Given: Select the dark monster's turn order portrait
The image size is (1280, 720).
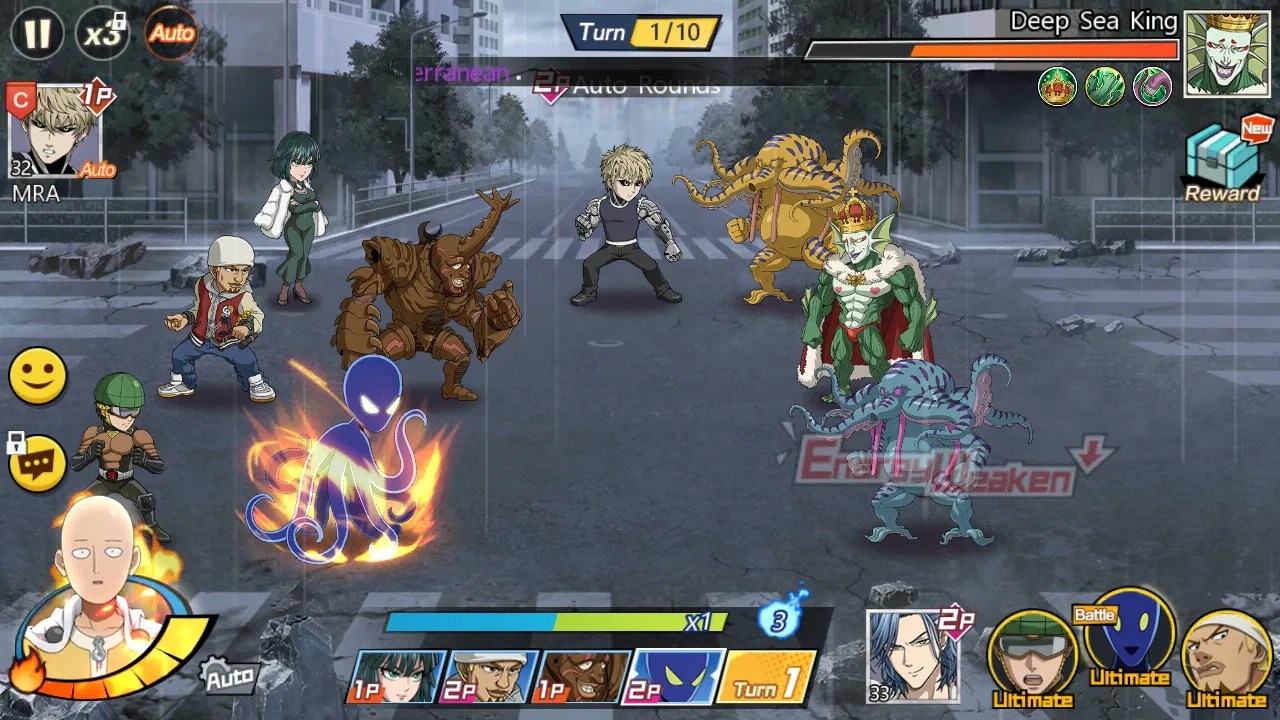Looking at the screenshot, I should tap(582, 677).
